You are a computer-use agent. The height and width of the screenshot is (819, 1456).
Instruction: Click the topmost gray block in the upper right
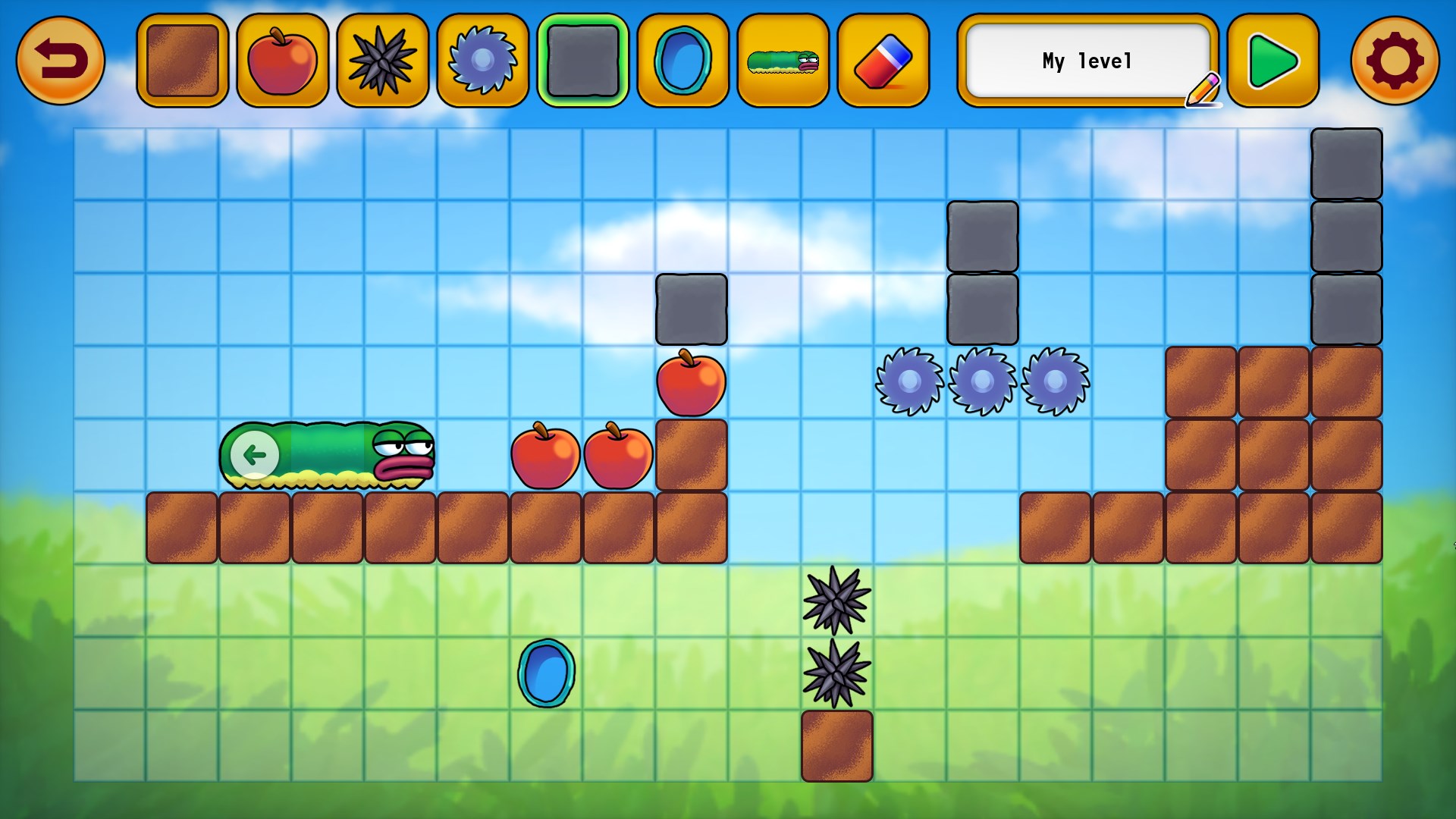(x=1348, y=163)
